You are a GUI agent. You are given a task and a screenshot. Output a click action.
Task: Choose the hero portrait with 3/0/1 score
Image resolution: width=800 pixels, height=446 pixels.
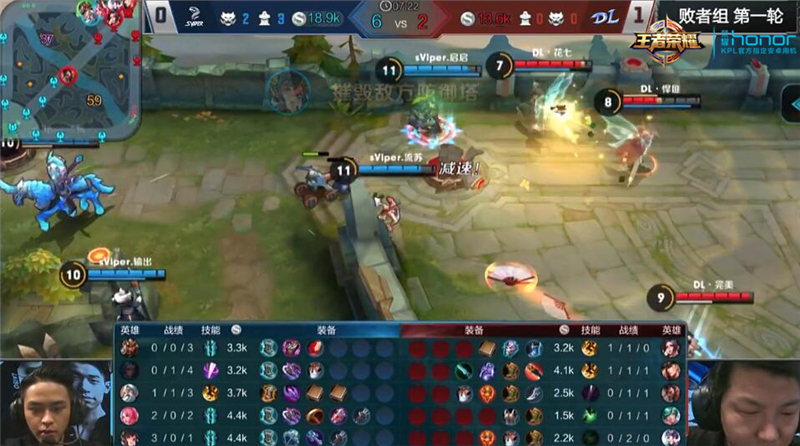point(130,437)
